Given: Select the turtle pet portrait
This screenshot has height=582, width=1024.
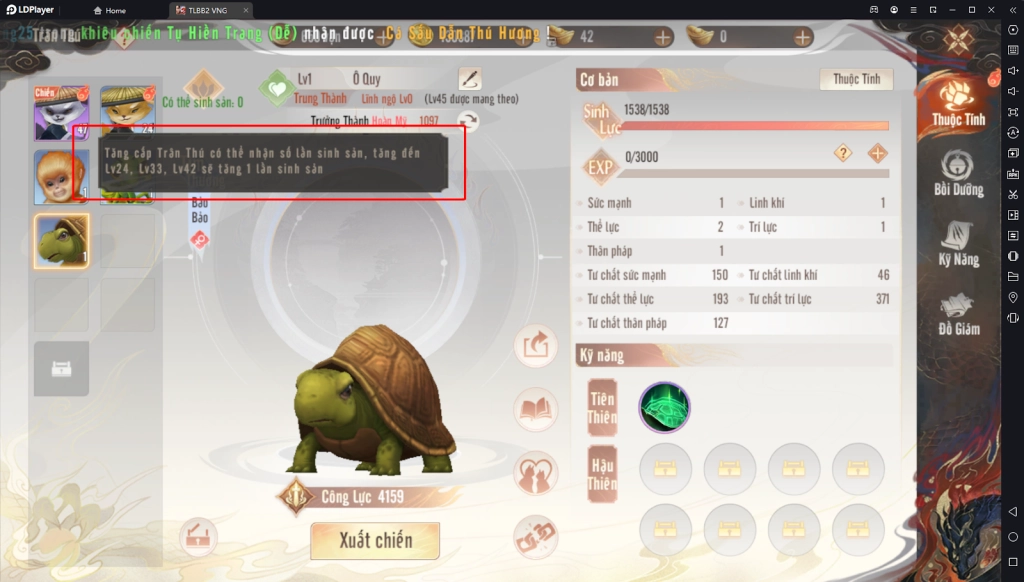Looking at the screenshot, I should tap(62, 241).
